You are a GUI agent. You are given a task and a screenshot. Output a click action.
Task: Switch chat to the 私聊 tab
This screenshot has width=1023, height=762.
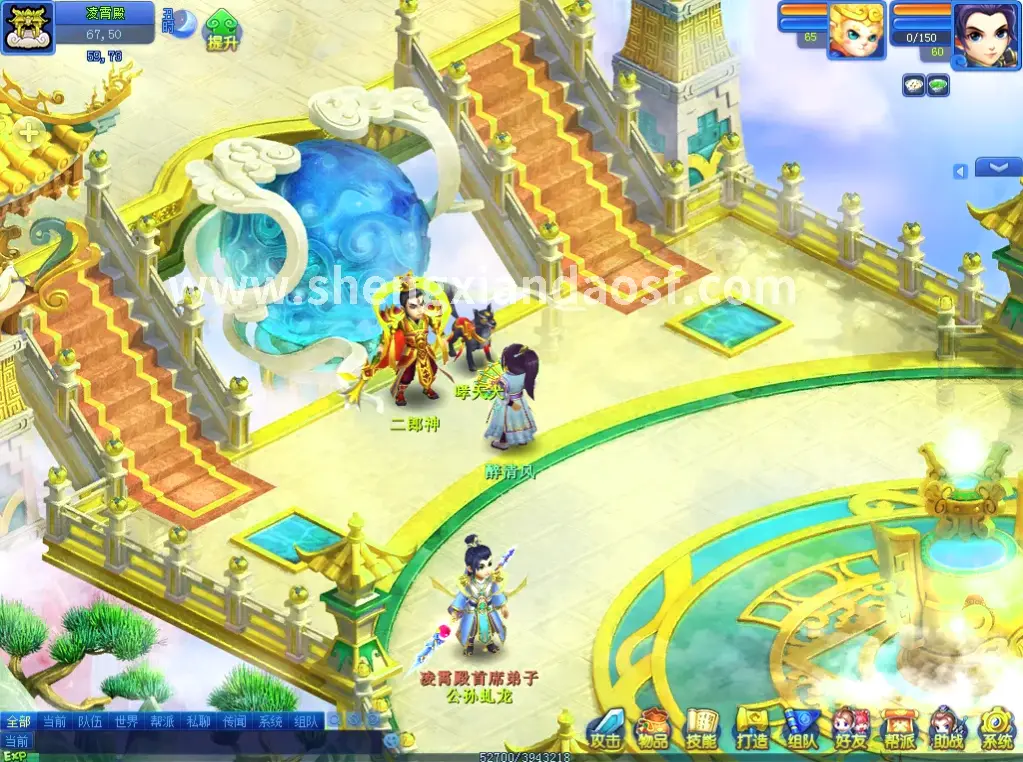198,721
